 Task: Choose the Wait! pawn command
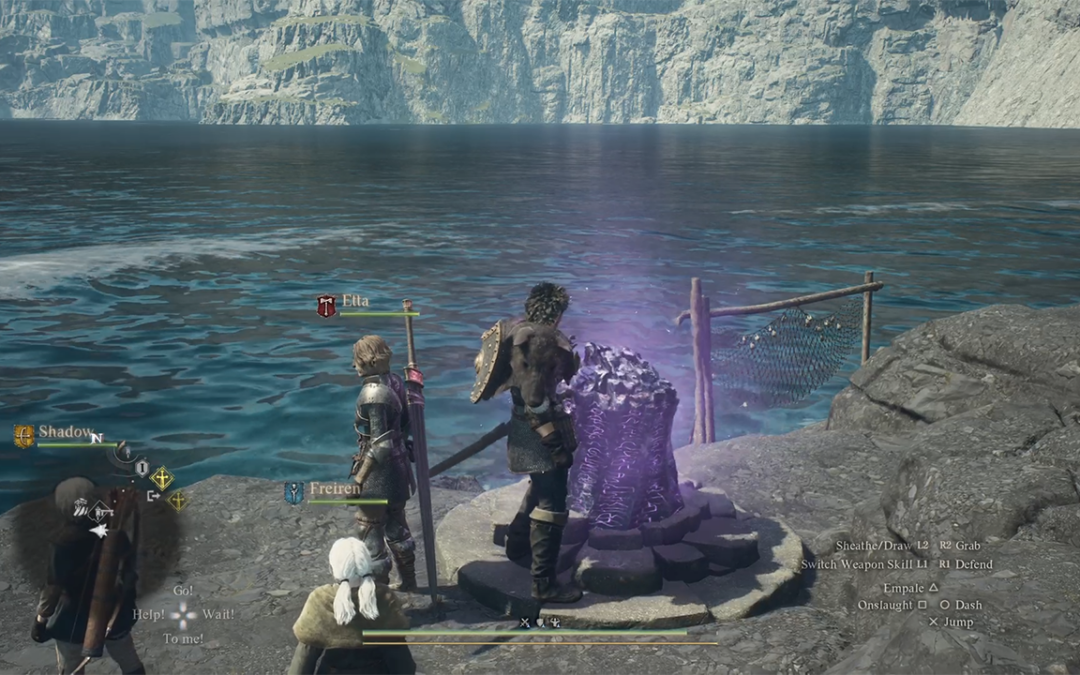click(x=218, y=613)
